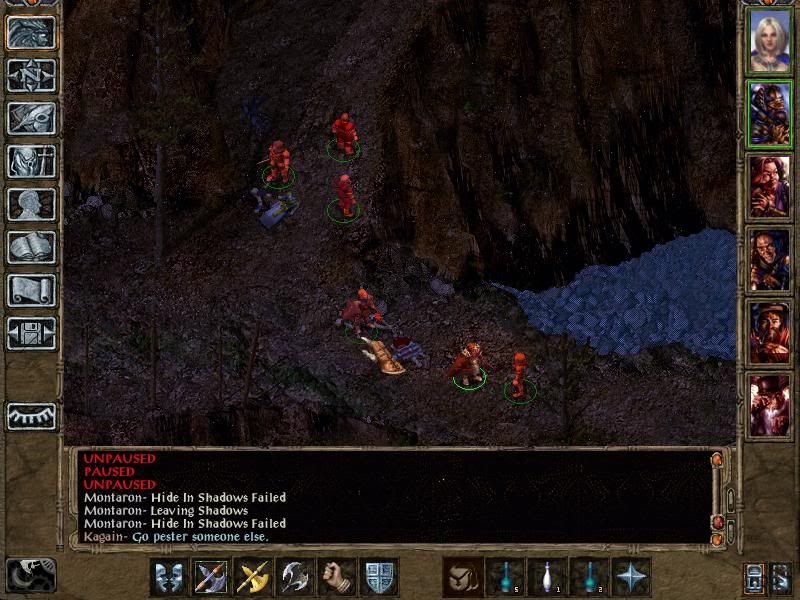
Task: Select the blonde woman's portrait
Action: (769, 43)
